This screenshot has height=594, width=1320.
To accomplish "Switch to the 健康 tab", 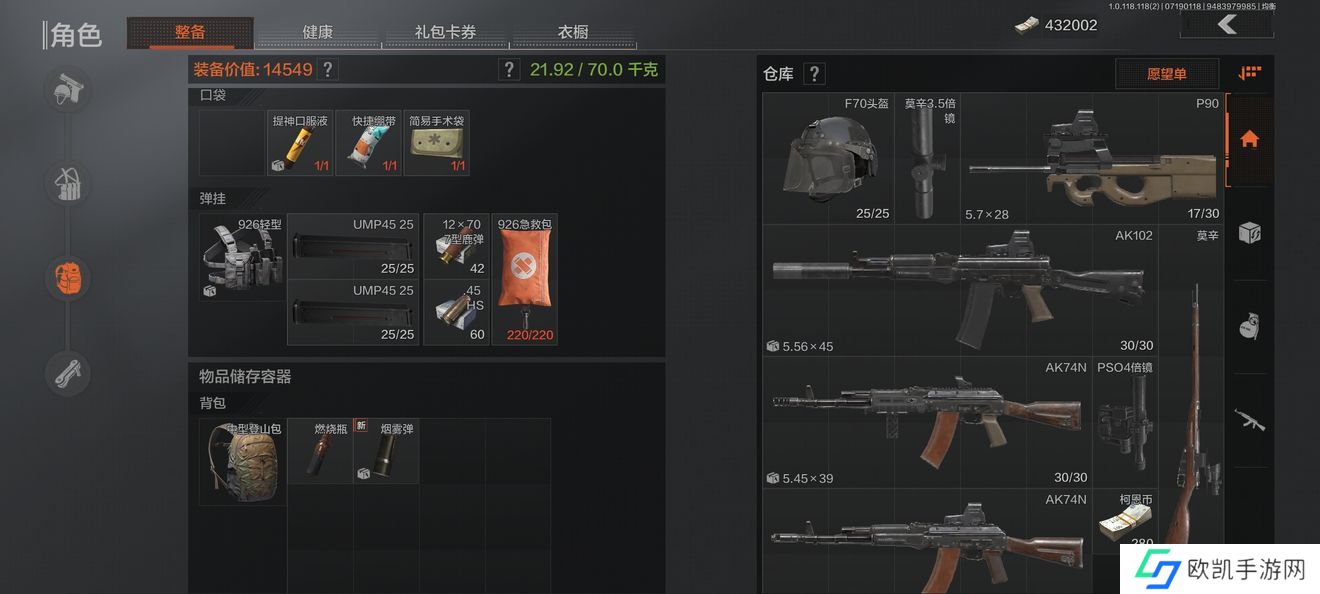I will [317, 32].
